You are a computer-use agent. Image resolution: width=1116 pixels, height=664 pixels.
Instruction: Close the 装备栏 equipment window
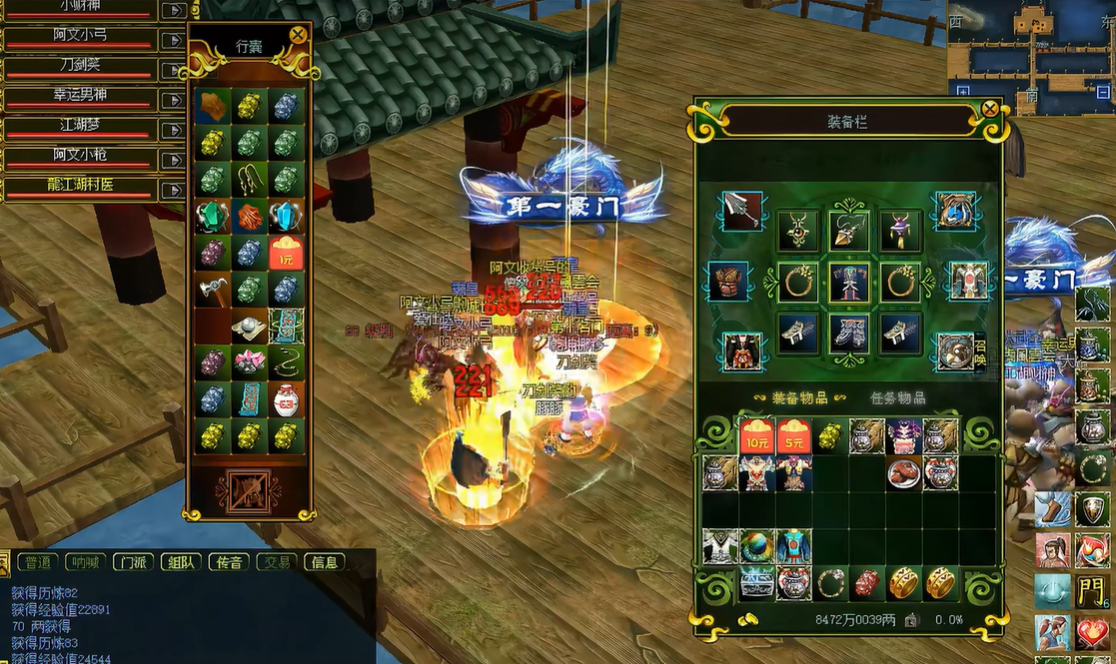(x=989, y=108)
